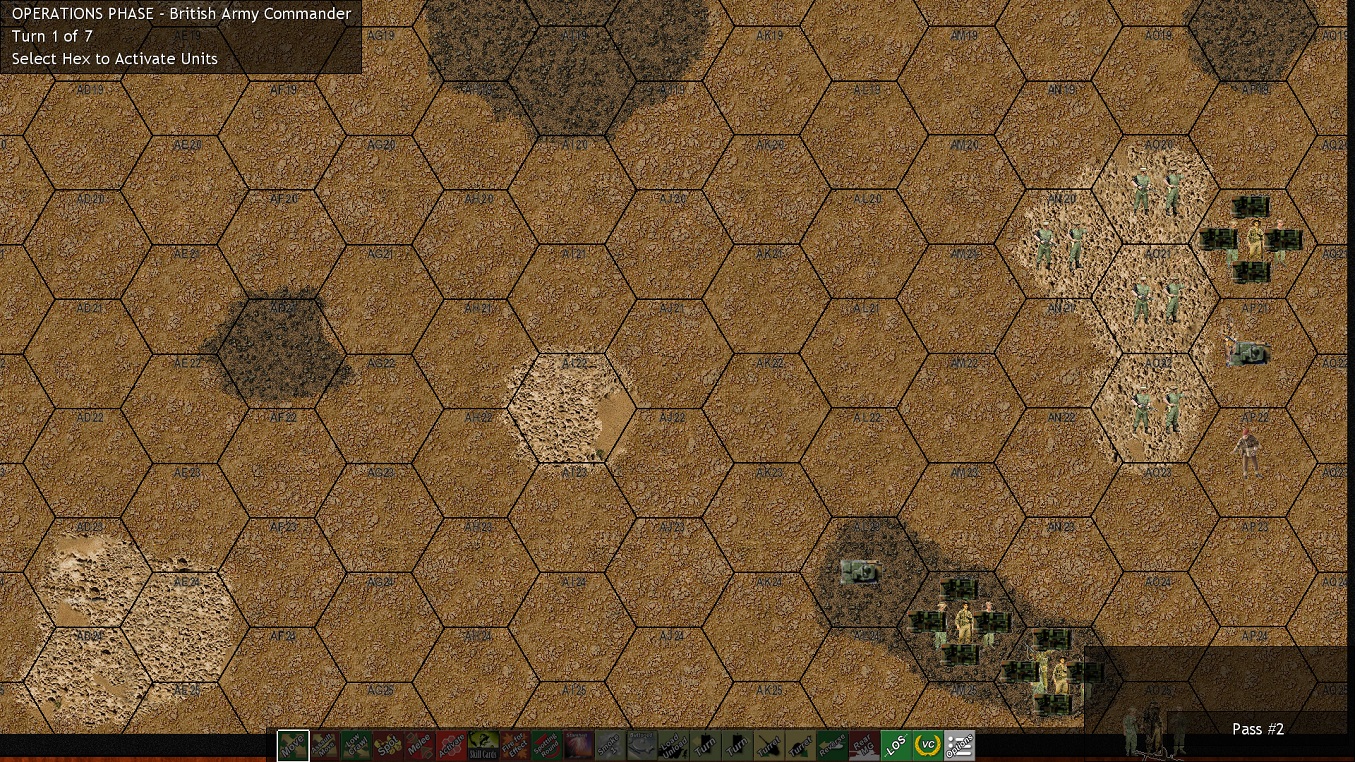Image resolution: width=1355 pixels, height=762 pixels.
Task: Select the Fire for Effect icon
Action: [x=516, y=745]
